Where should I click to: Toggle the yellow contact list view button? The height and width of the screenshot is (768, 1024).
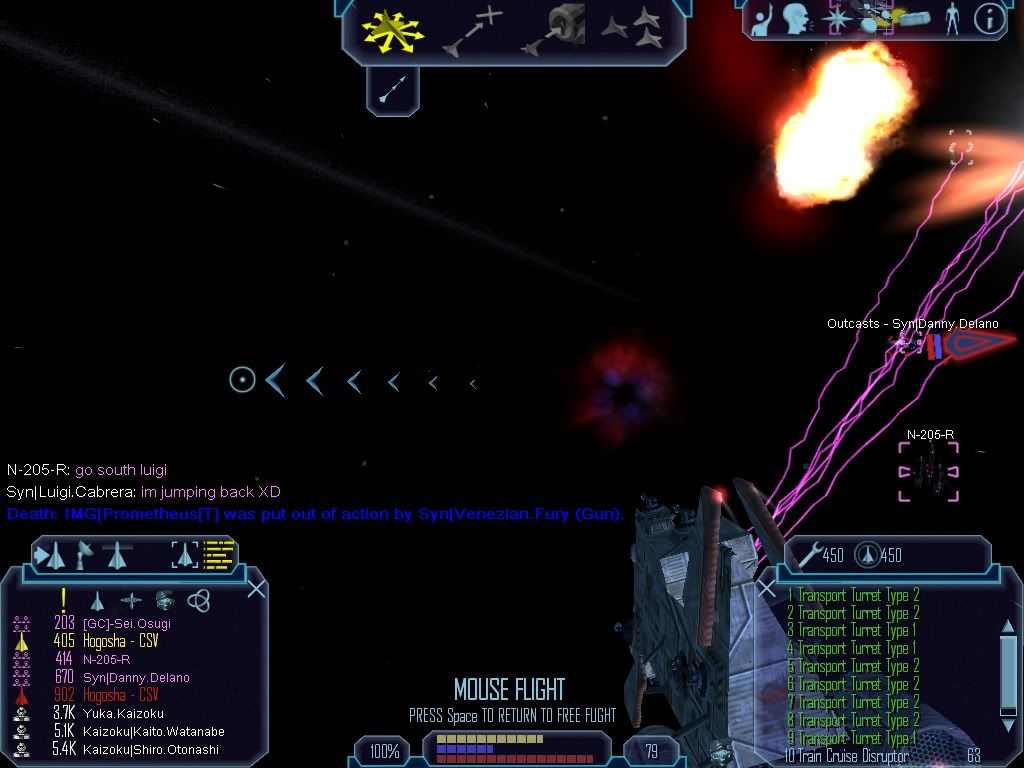pyautogui.click(x=218, y=554)
